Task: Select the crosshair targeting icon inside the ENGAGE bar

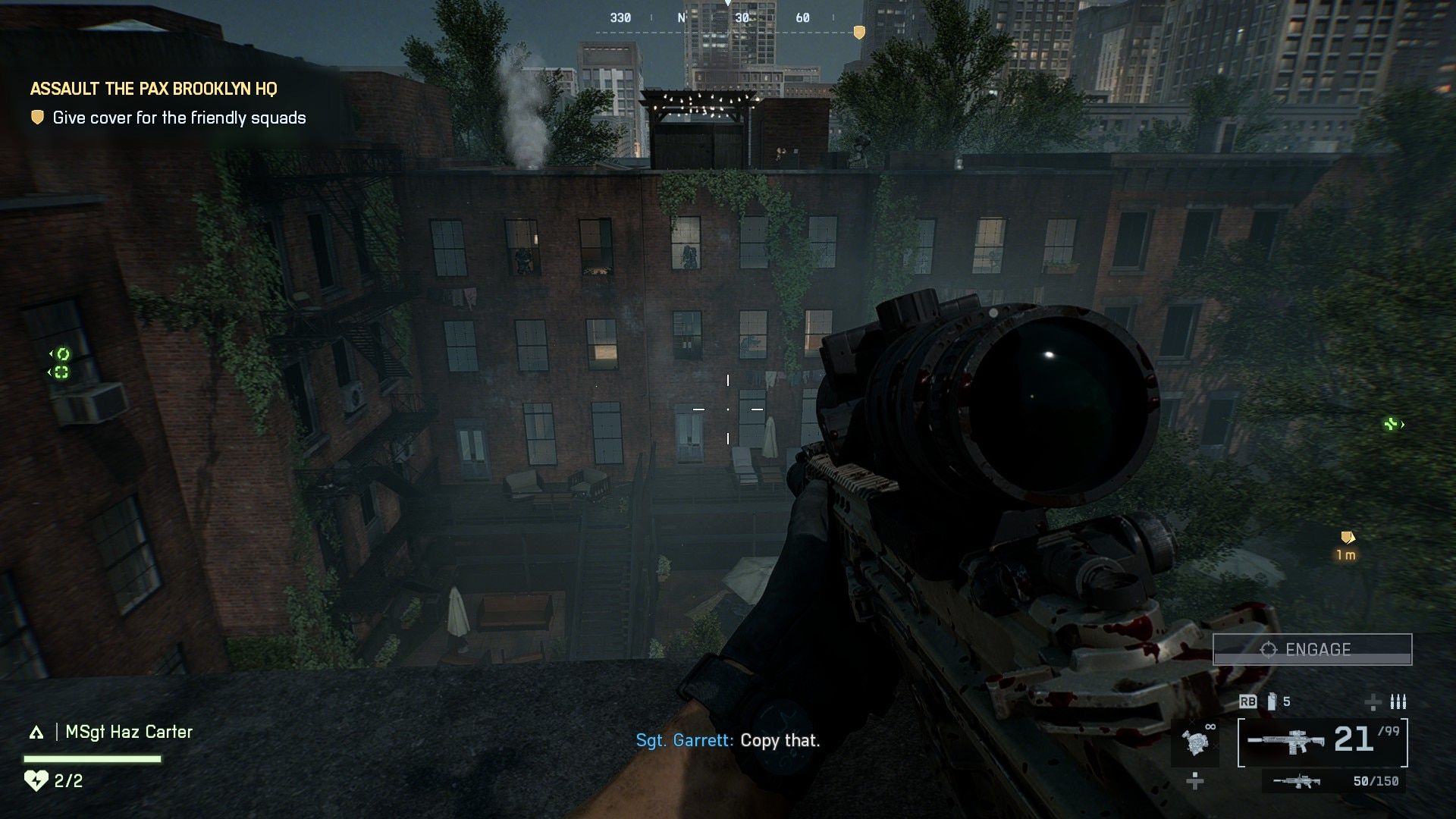Action: (x=1269, y=649)
